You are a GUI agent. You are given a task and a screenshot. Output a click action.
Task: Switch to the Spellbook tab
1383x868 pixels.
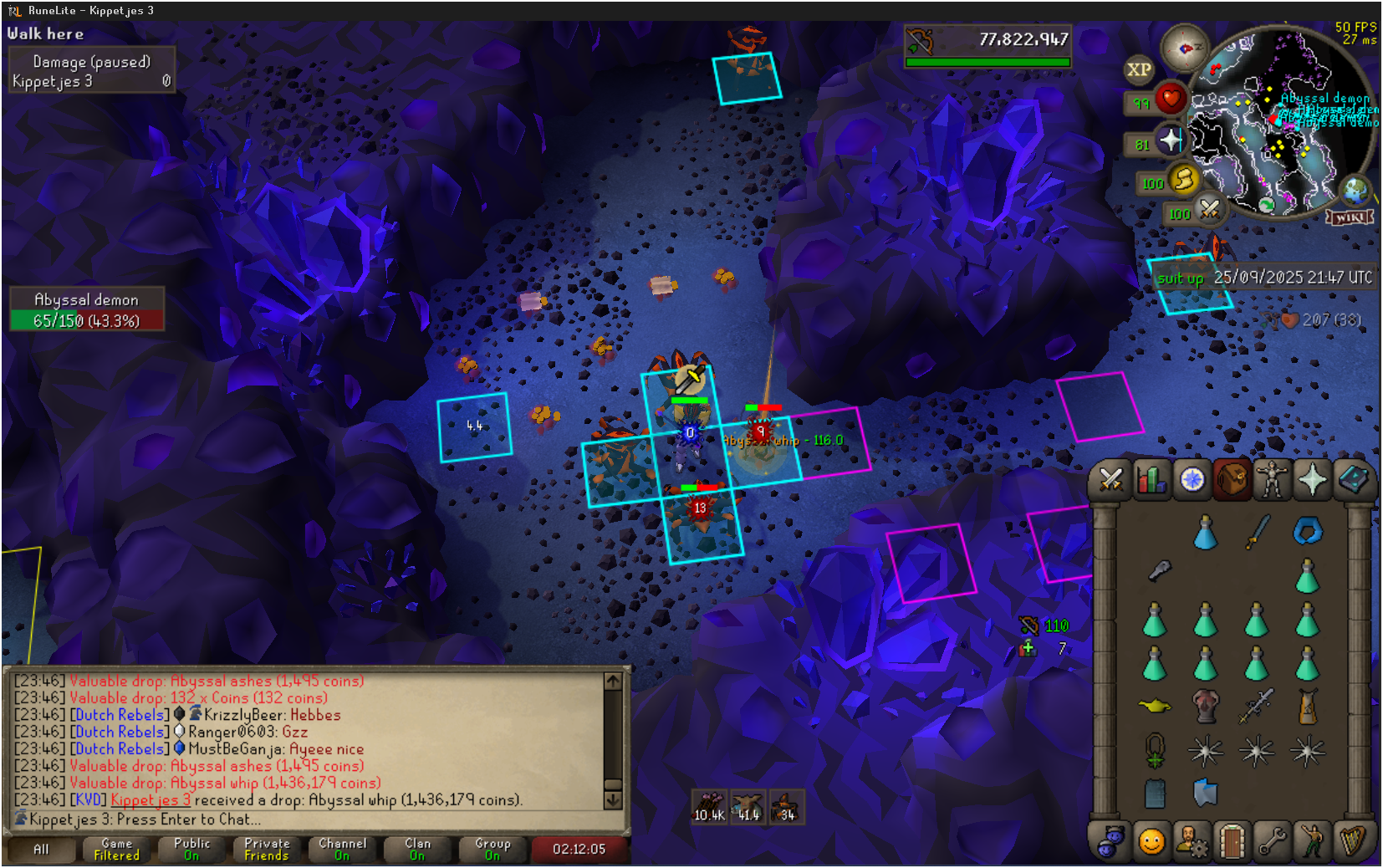[1353, 480]
